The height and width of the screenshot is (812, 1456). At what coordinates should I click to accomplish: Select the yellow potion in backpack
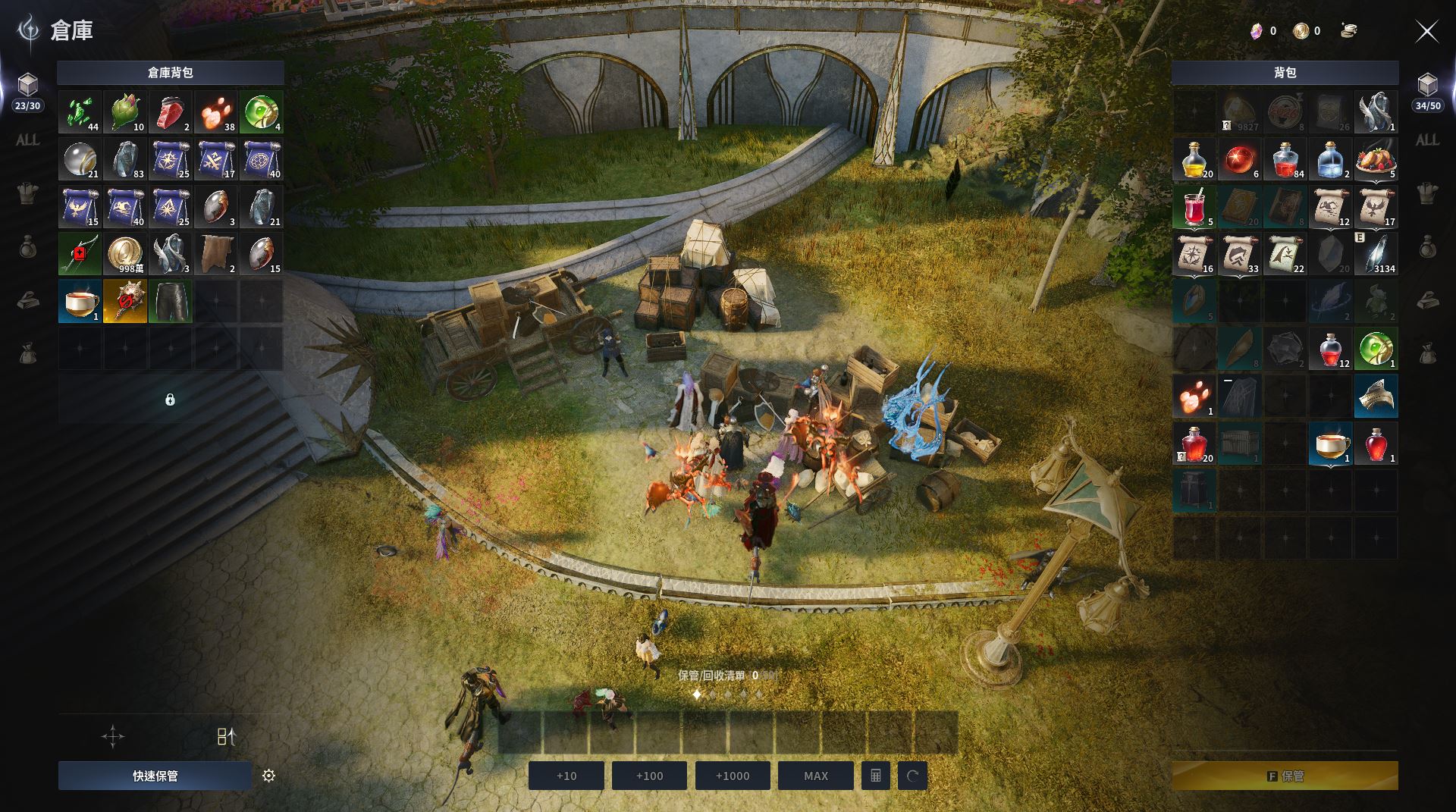pyautogui.click(x=1194, y=159)
